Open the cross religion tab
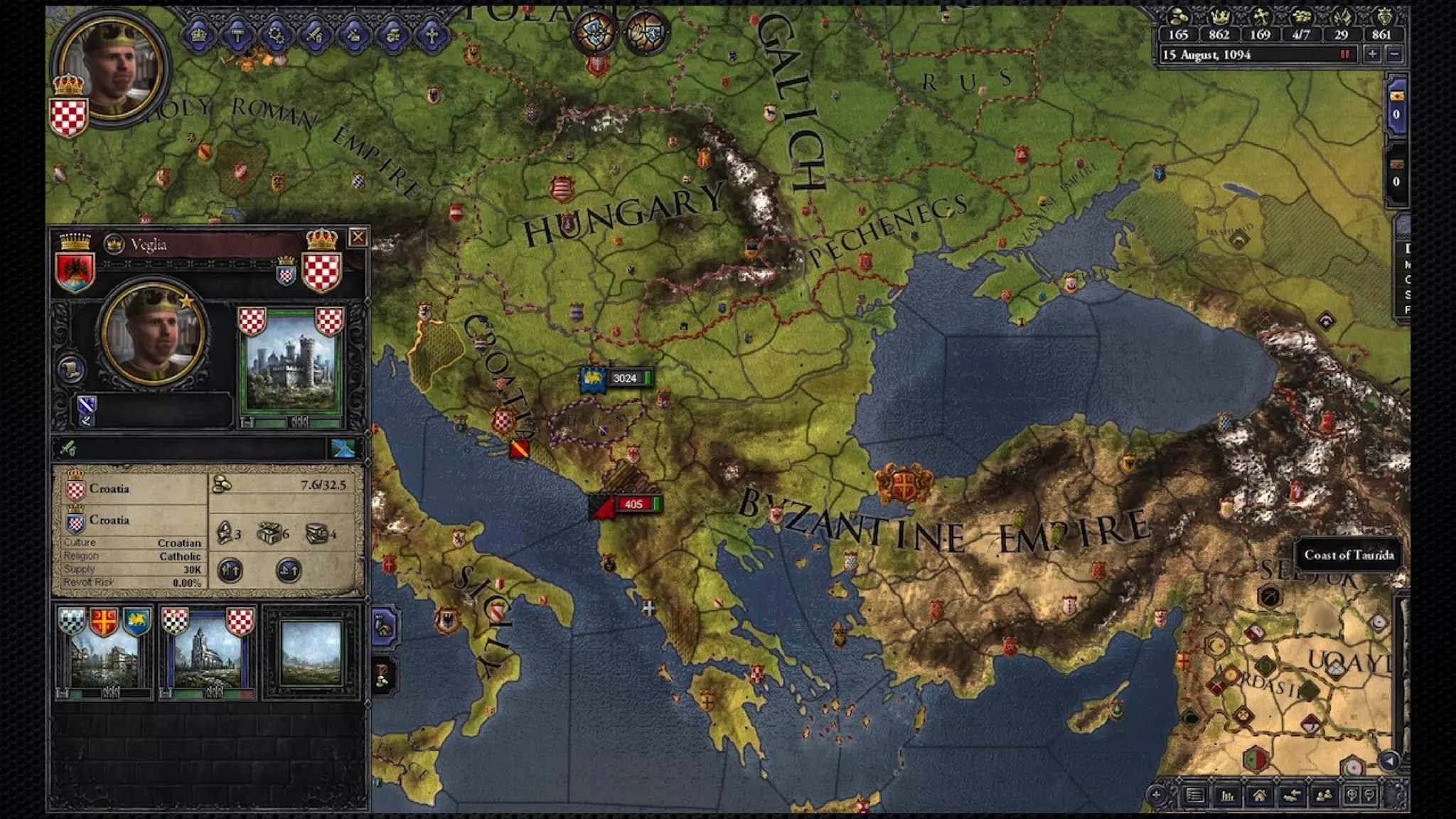1456x819 pixels. coord(432,34)
